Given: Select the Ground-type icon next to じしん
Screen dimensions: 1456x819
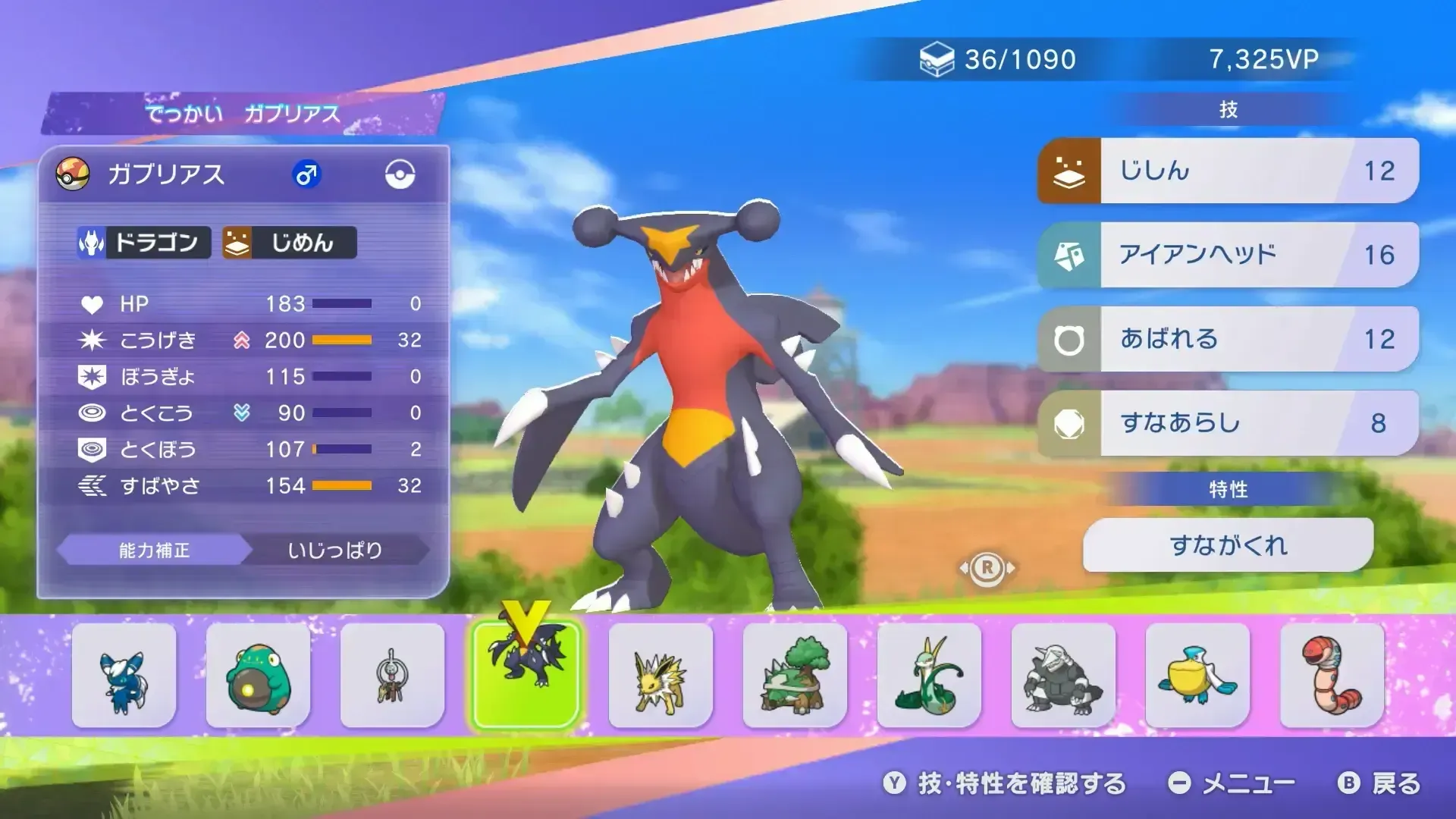Looking at the screenshot, I should pos(1070,170).
